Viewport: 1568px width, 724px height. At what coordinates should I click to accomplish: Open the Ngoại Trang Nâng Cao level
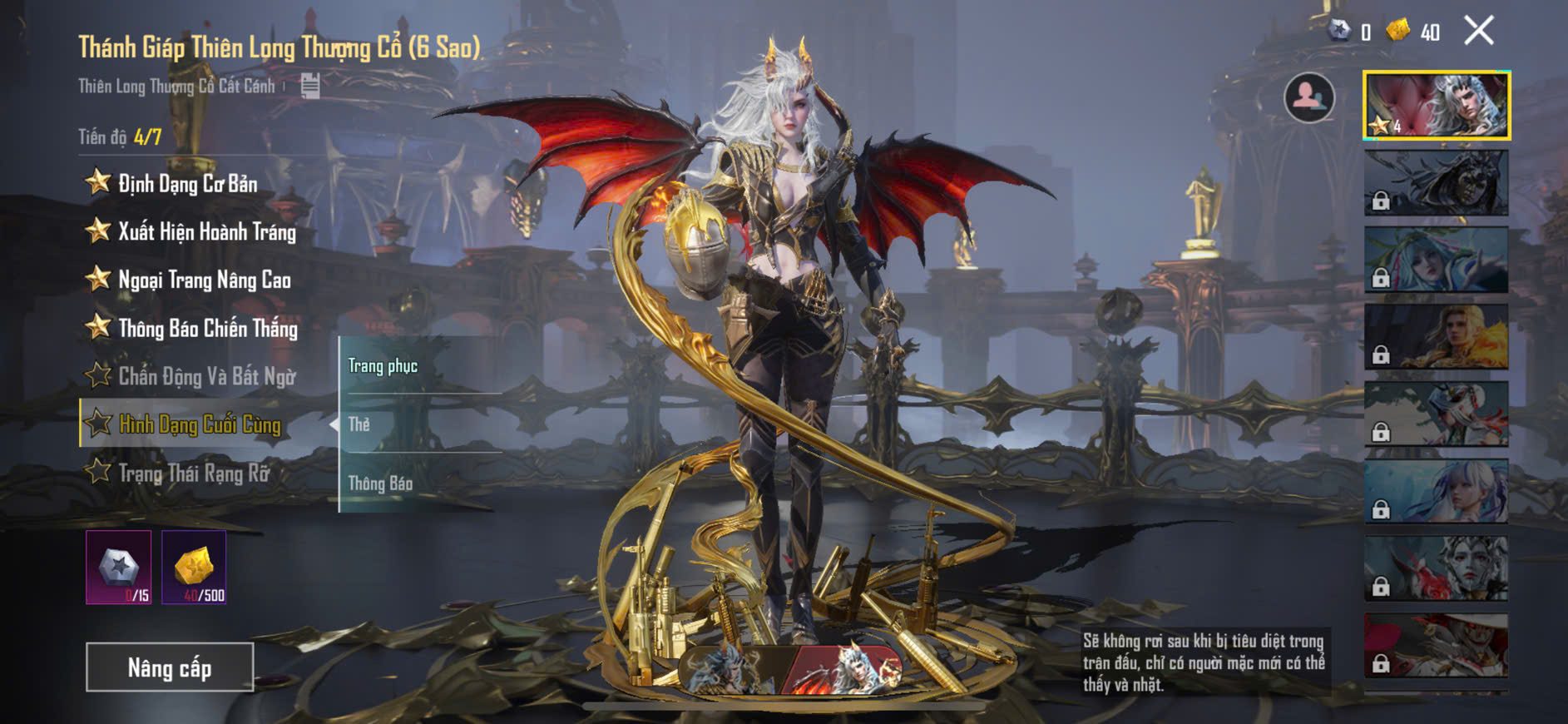click(204, 280)
